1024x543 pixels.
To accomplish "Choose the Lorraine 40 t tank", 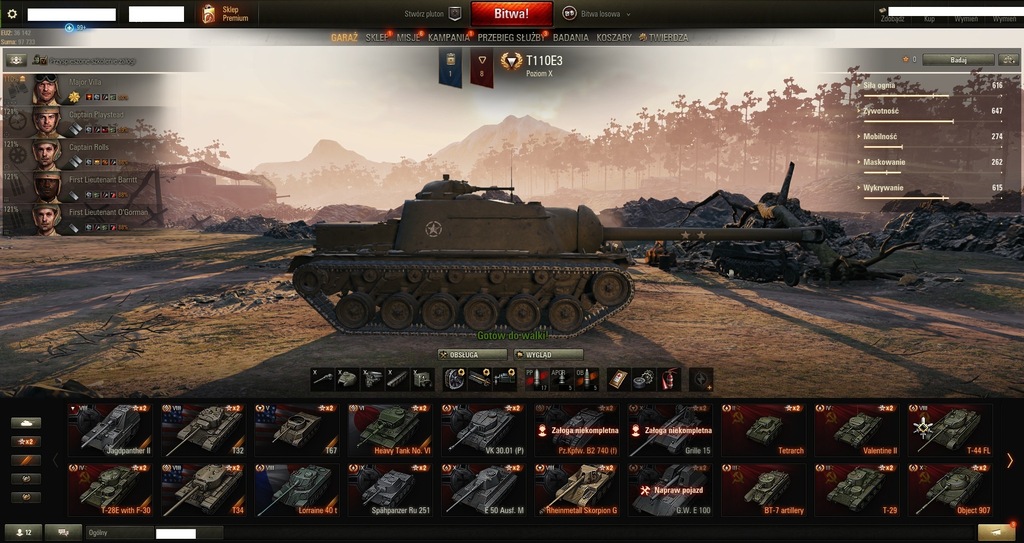I will [x=297, y=489].
